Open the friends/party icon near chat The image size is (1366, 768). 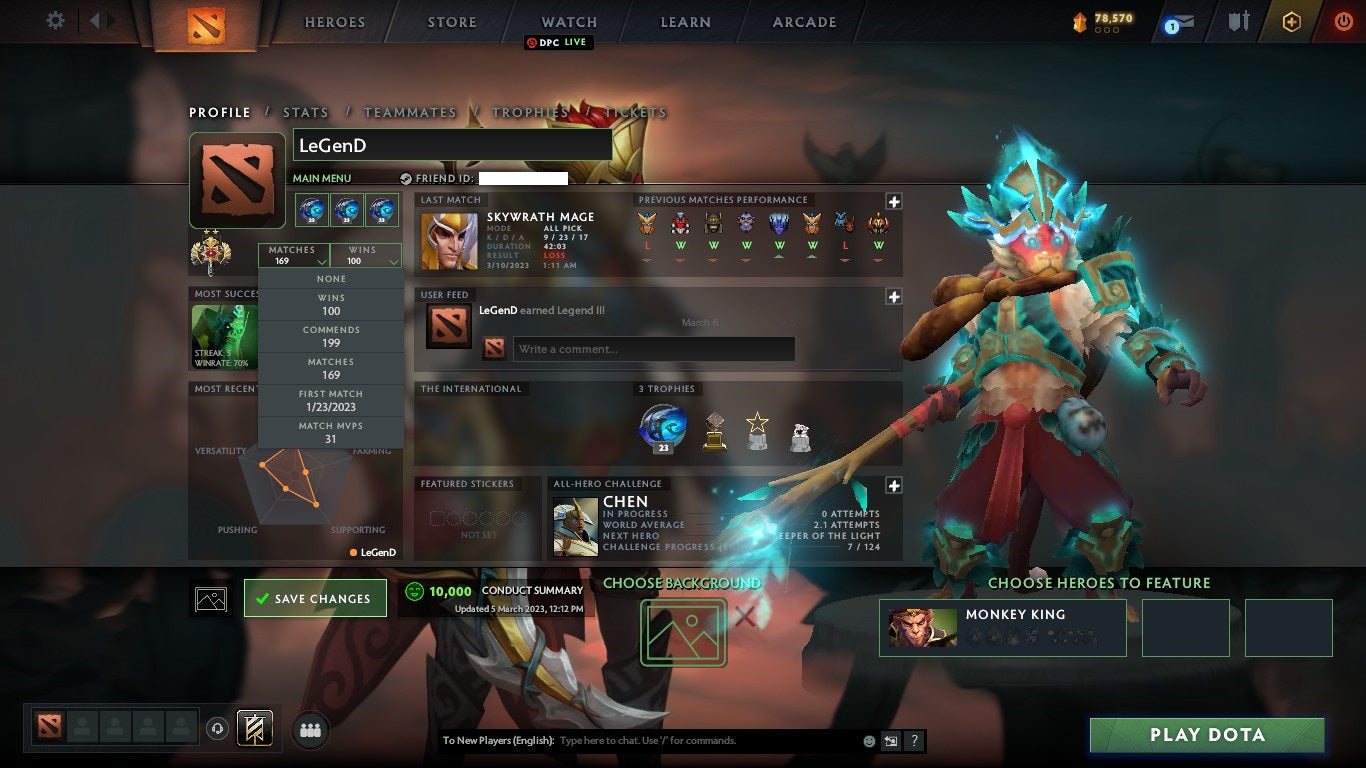pos(310,730)
